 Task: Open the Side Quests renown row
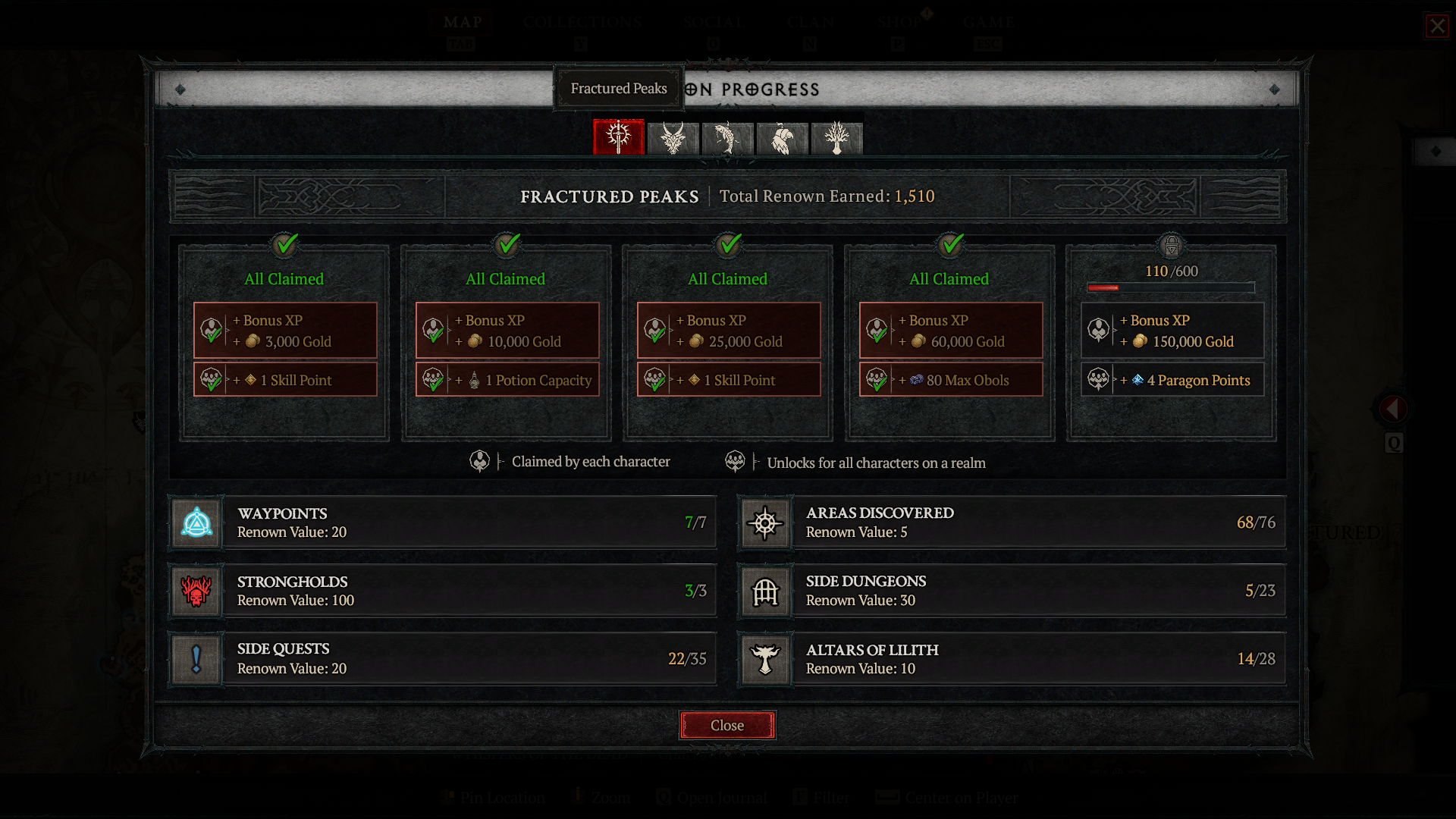443,659
